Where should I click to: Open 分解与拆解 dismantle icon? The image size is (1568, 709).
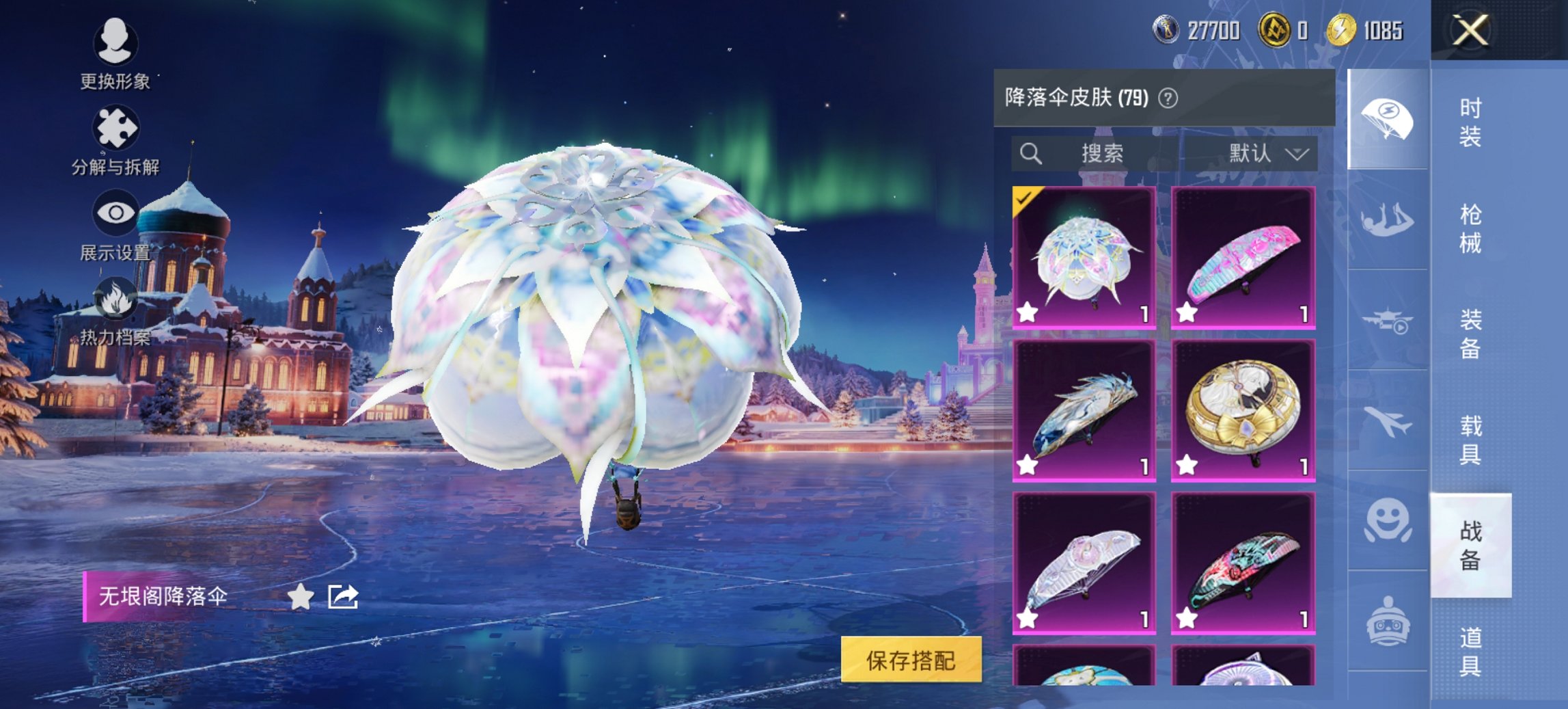116,126
